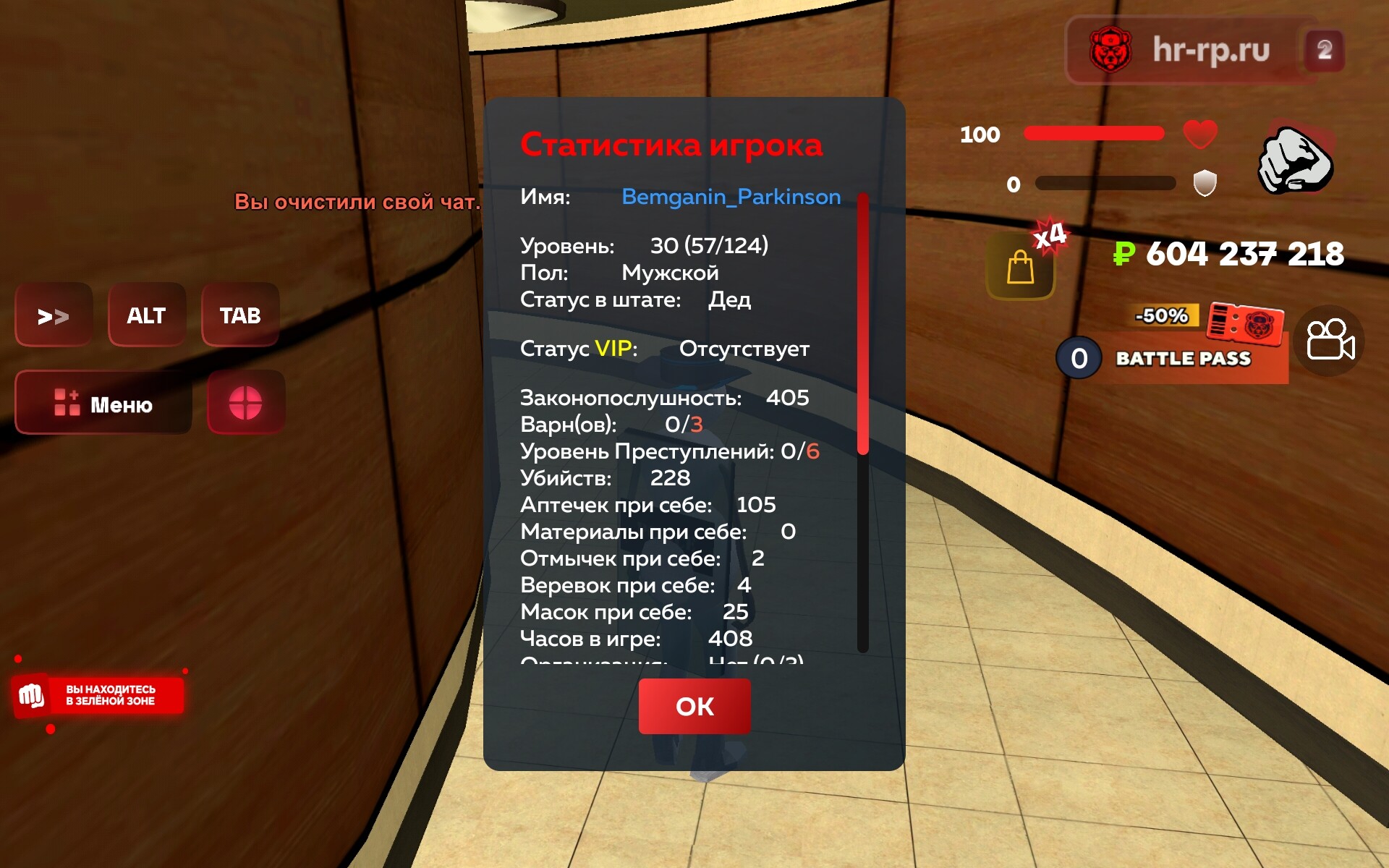Image resolution: width=1389 pixels, height=868 pixels.
Task: Tap the green zone notification badge
Action: pyautogui.click(x=98, y=695)
